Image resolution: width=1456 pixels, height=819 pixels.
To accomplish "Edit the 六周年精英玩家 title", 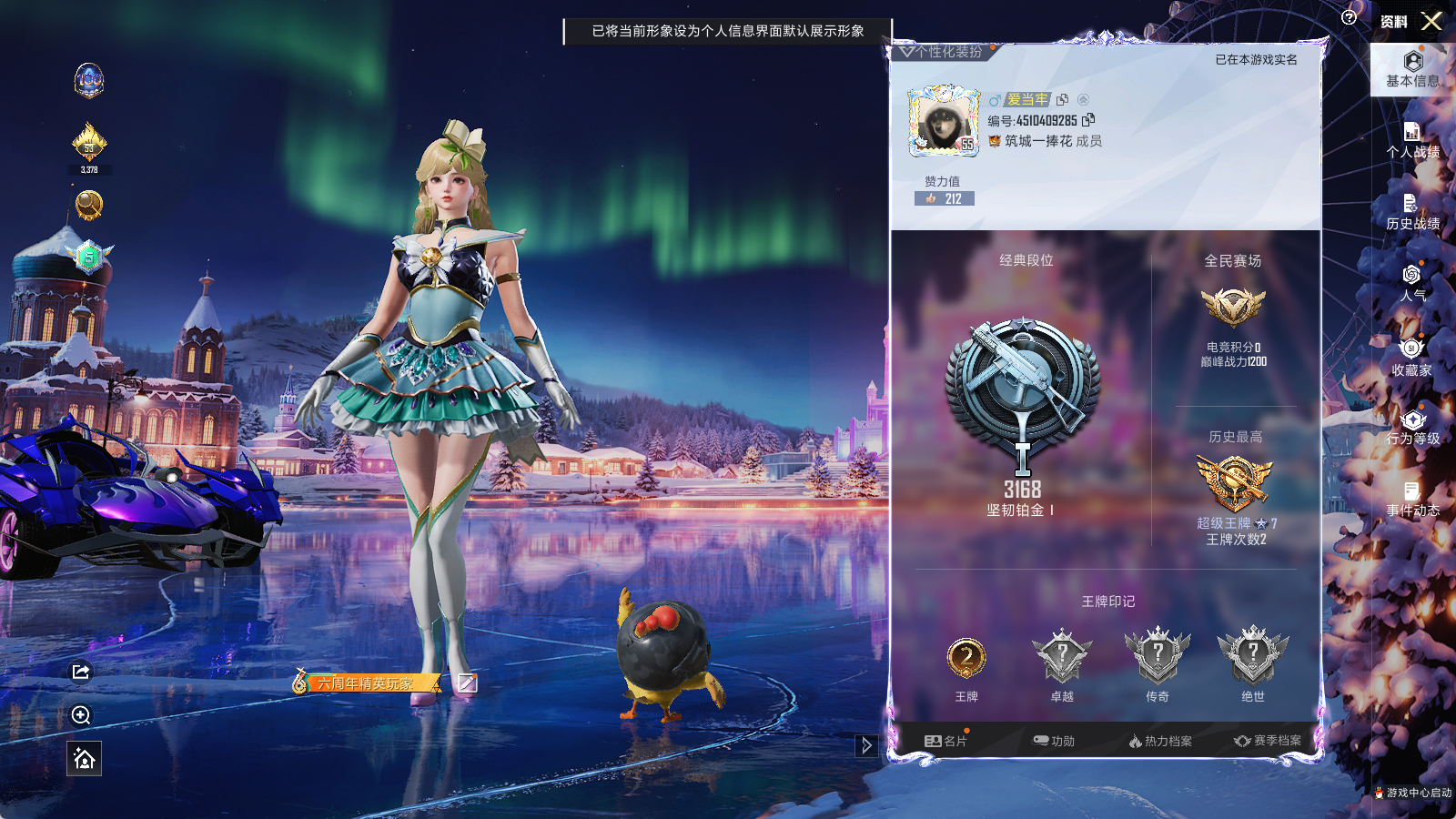I will click(x=467, y=682).
